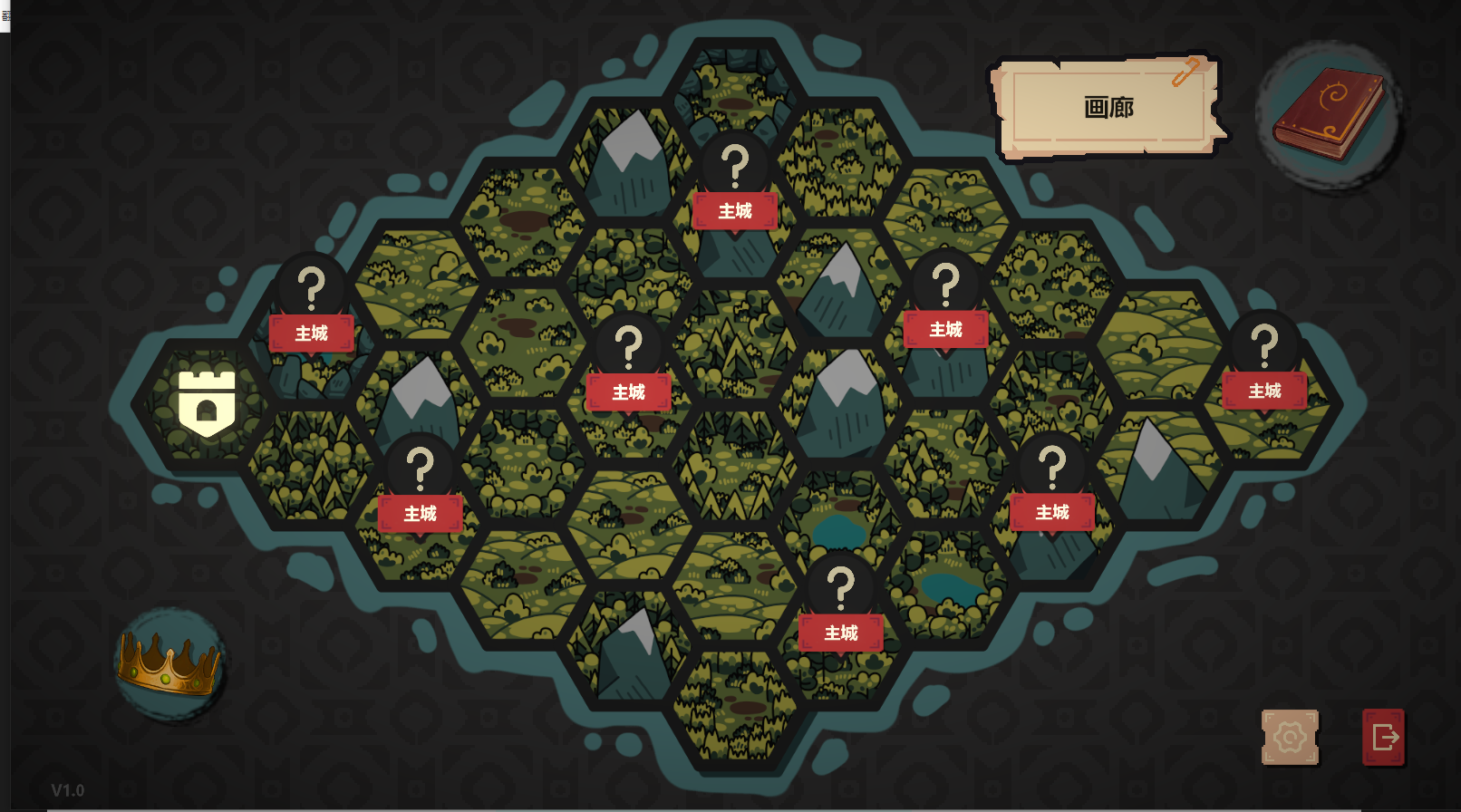Click the golden crown icon
Viewport: 1461px width, 812px height.
[169, 664]
